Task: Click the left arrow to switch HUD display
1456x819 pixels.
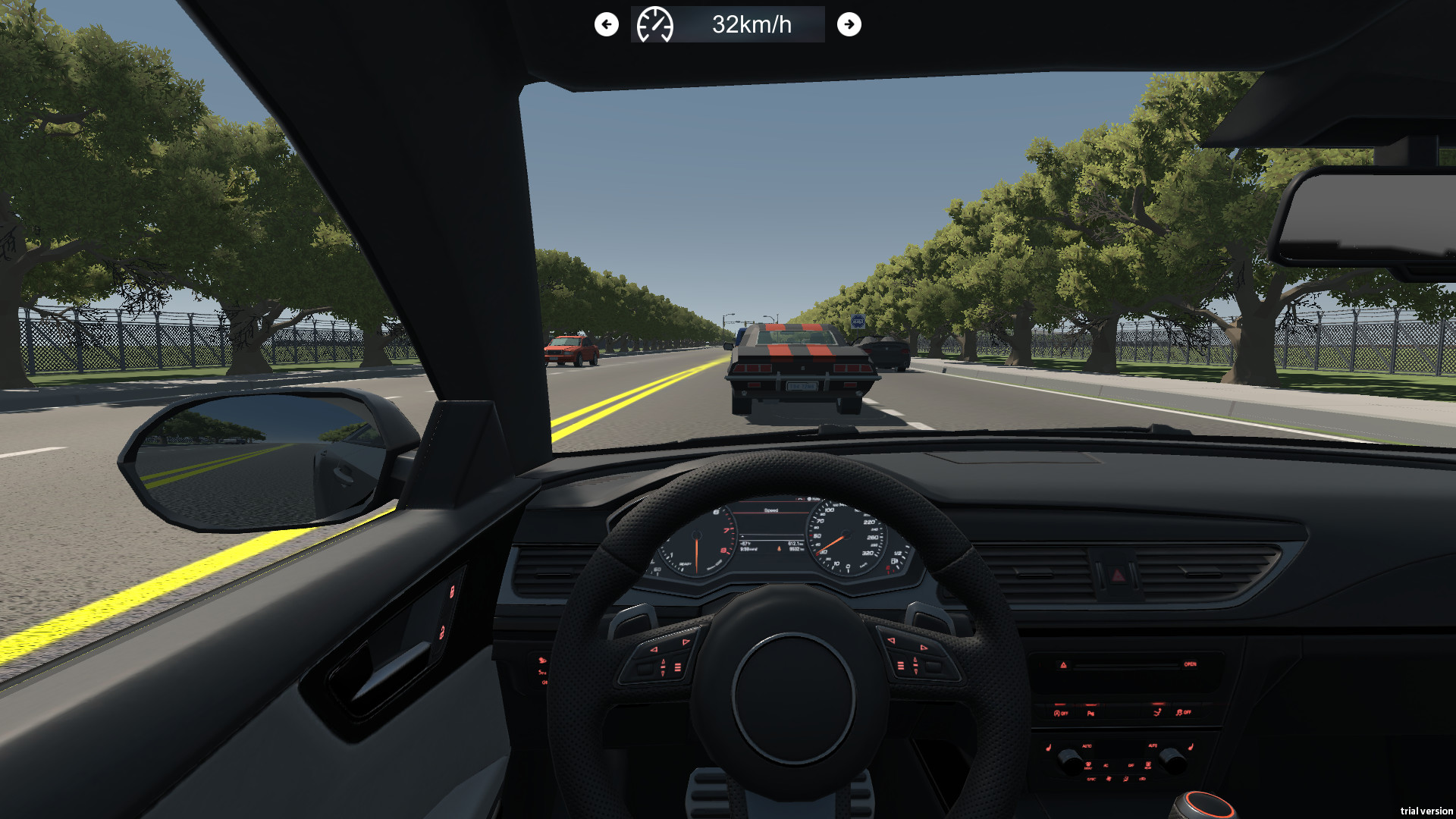Action: click(x=606, y=24)
